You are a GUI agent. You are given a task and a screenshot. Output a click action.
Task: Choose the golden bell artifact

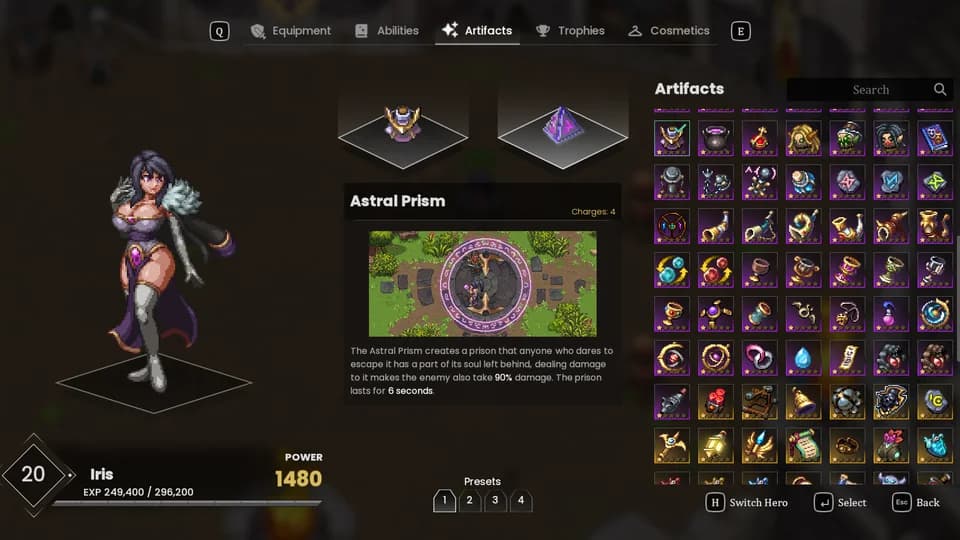pos(803,401)
